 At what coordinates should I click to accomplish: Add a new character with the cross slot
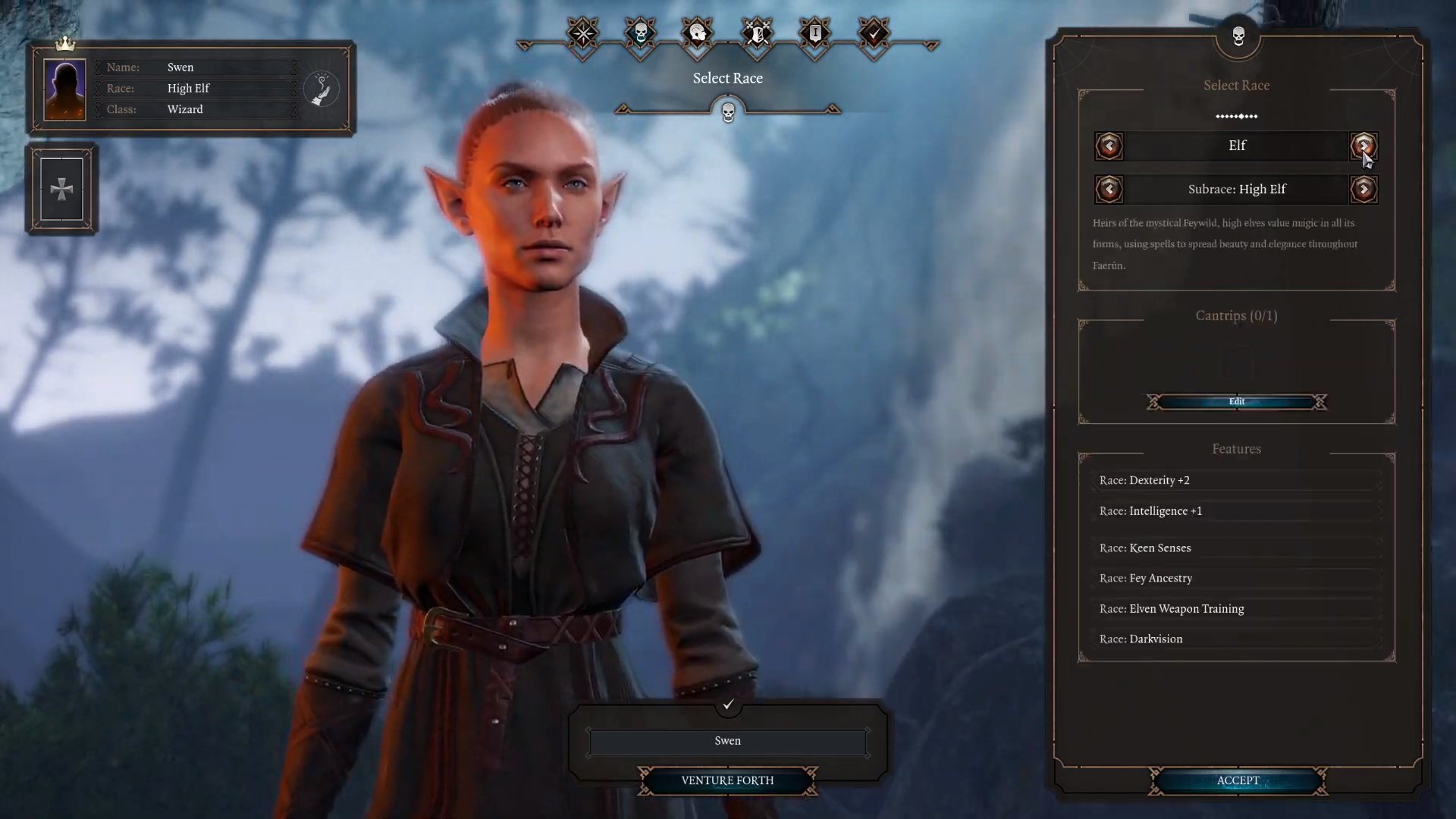[x=61, y=189]
